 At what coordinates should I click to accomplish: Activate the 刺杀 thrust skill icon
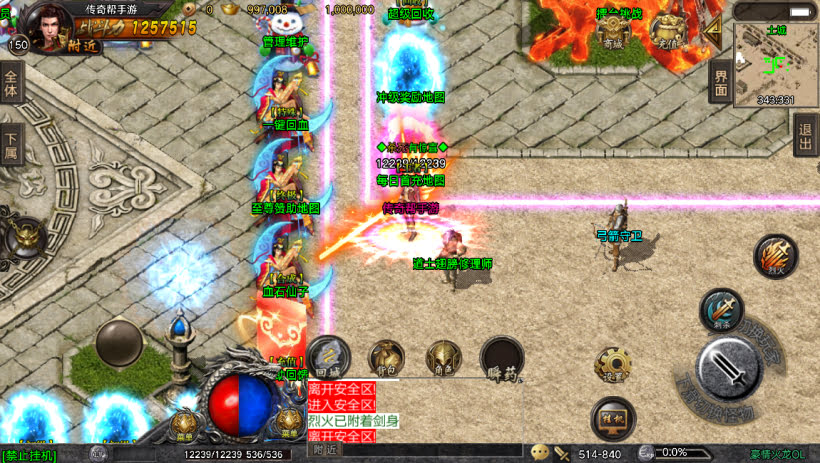point(720,309)
